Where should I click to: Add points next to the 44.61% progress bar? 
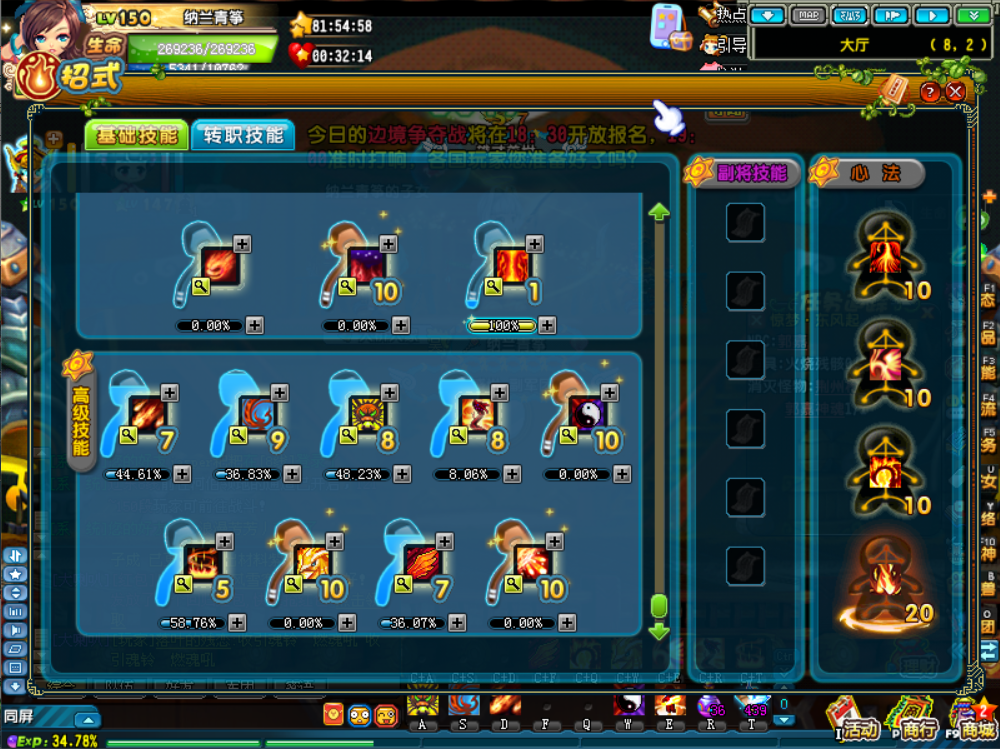point(184,474)
